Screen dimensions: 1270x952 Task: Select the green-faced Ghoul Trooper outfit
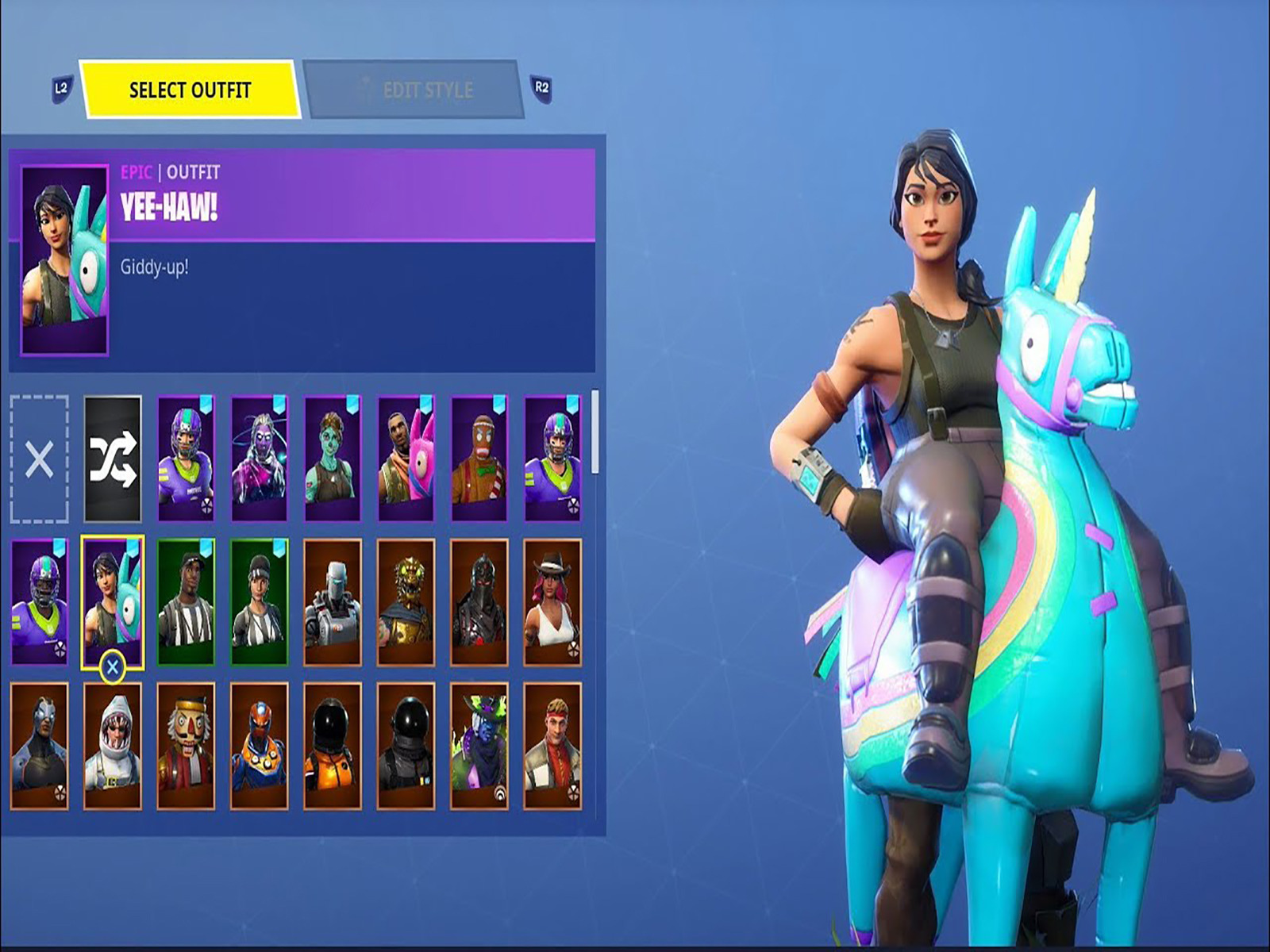coord(333,459)
